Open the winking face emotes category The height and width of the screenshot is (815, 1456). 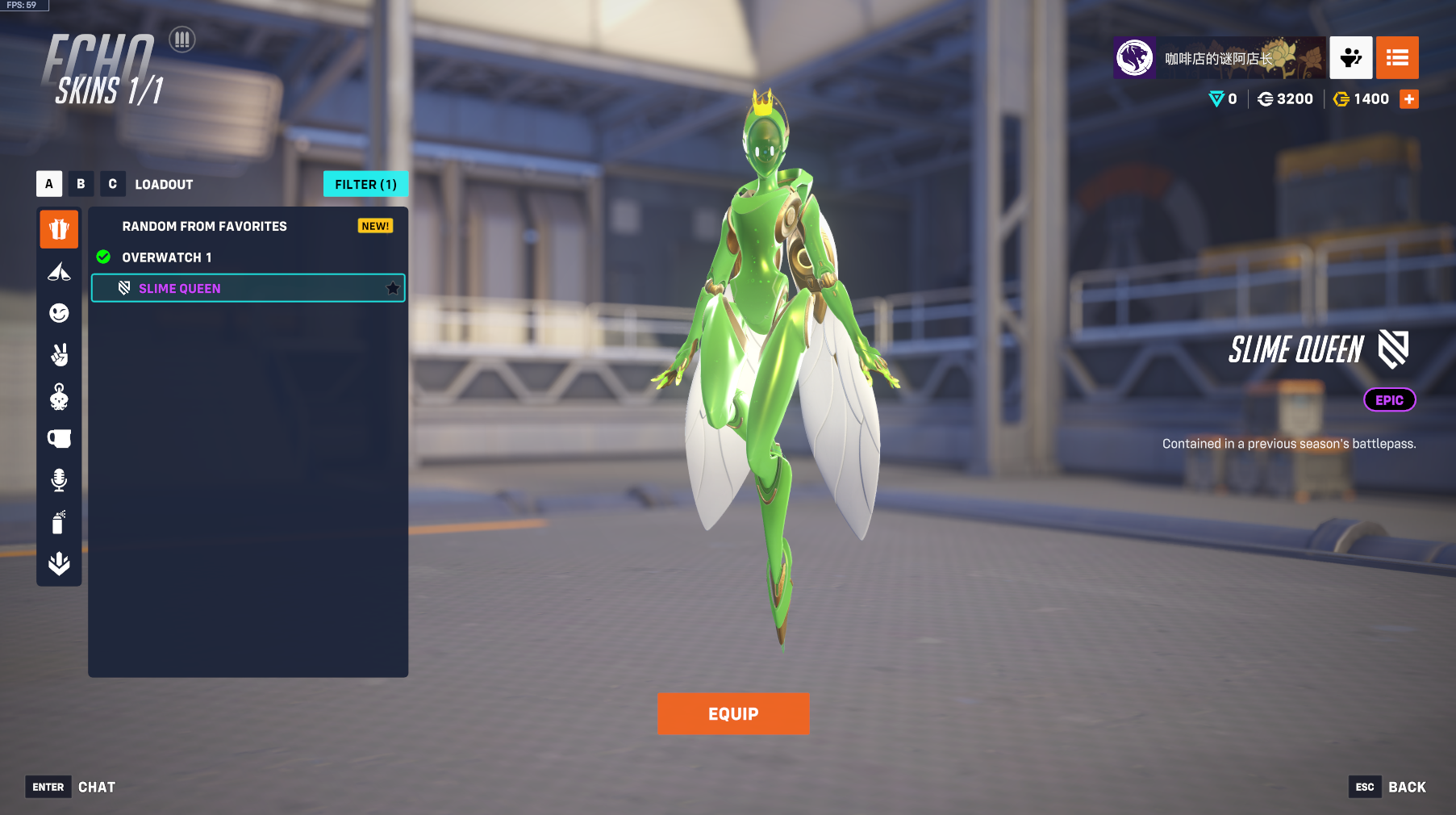tap(59, 313)
